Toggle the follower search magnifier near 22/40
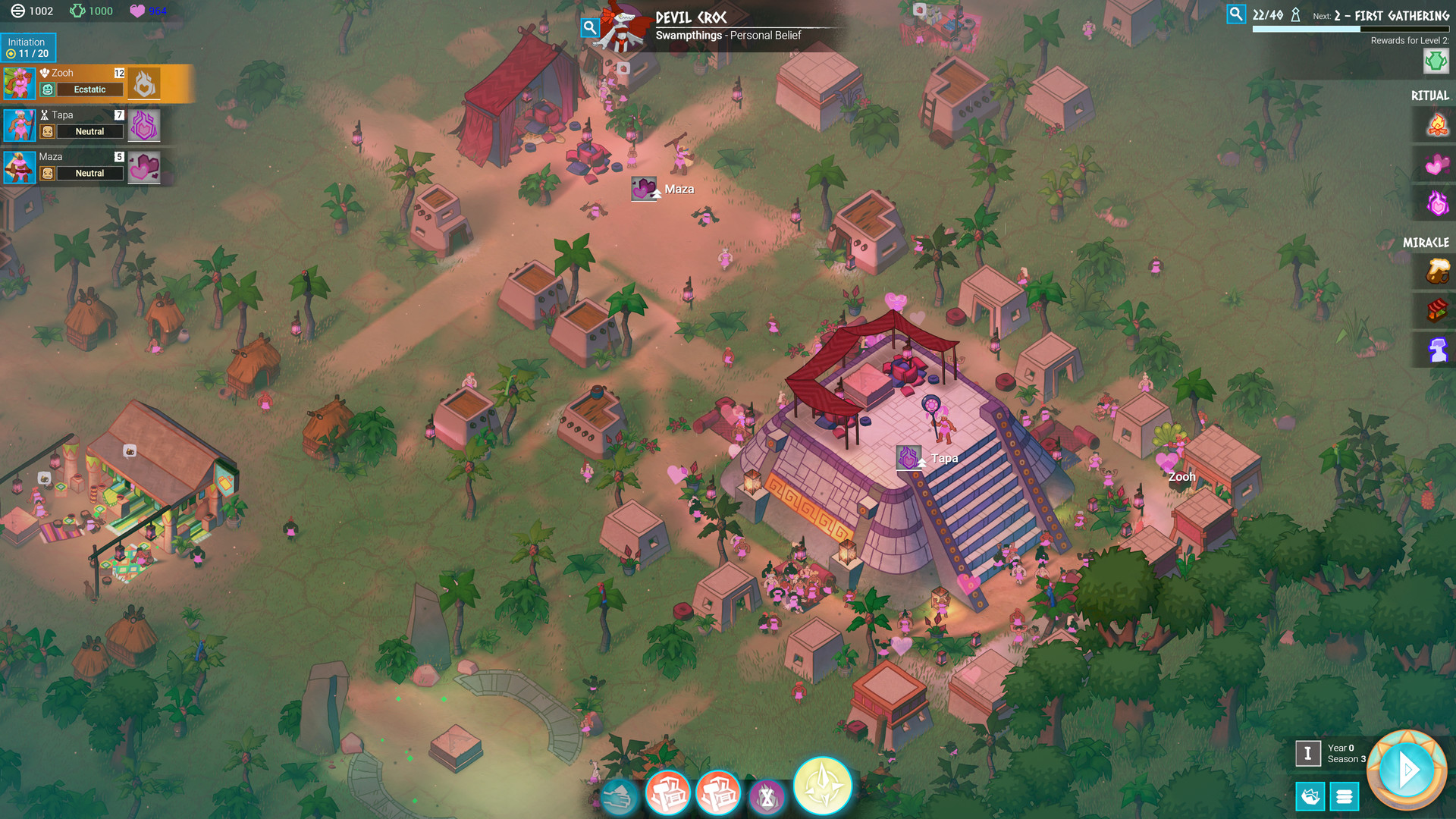Viewport: 1456px width, 819px height. click(x=1238, y=13)
